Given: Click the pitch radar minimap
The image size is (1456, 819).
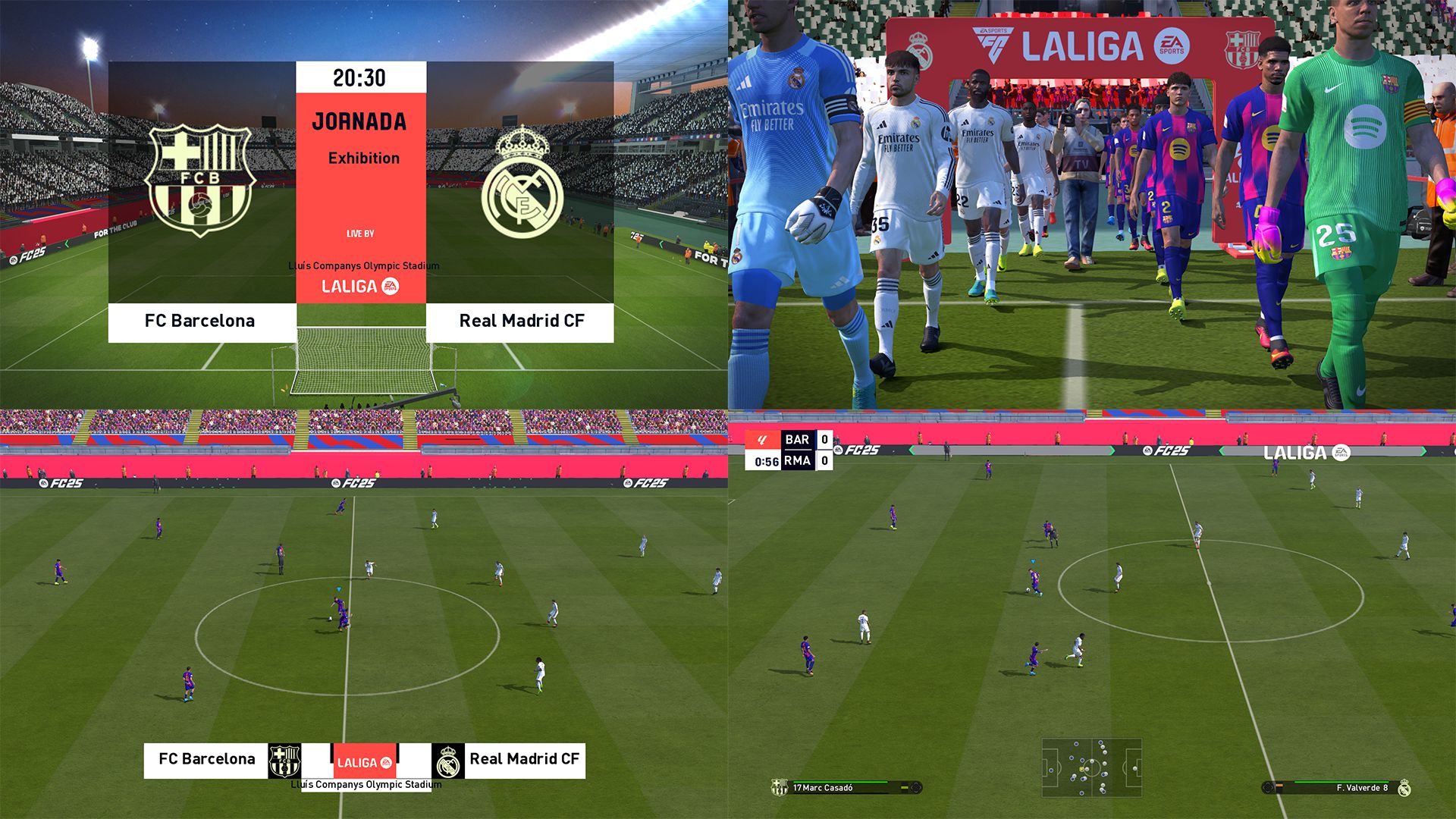Looking at the screenshot, I should click(1091, 767).
